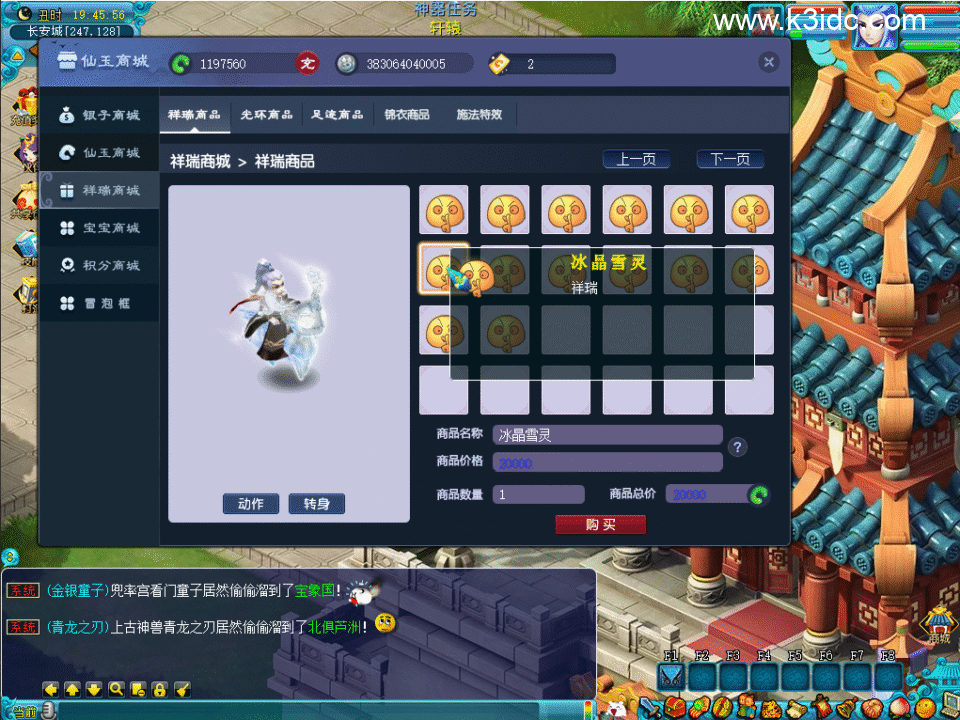The image size is (960, 720).
Task: Open the 商城 shop icon
Action: pos(938,625)
